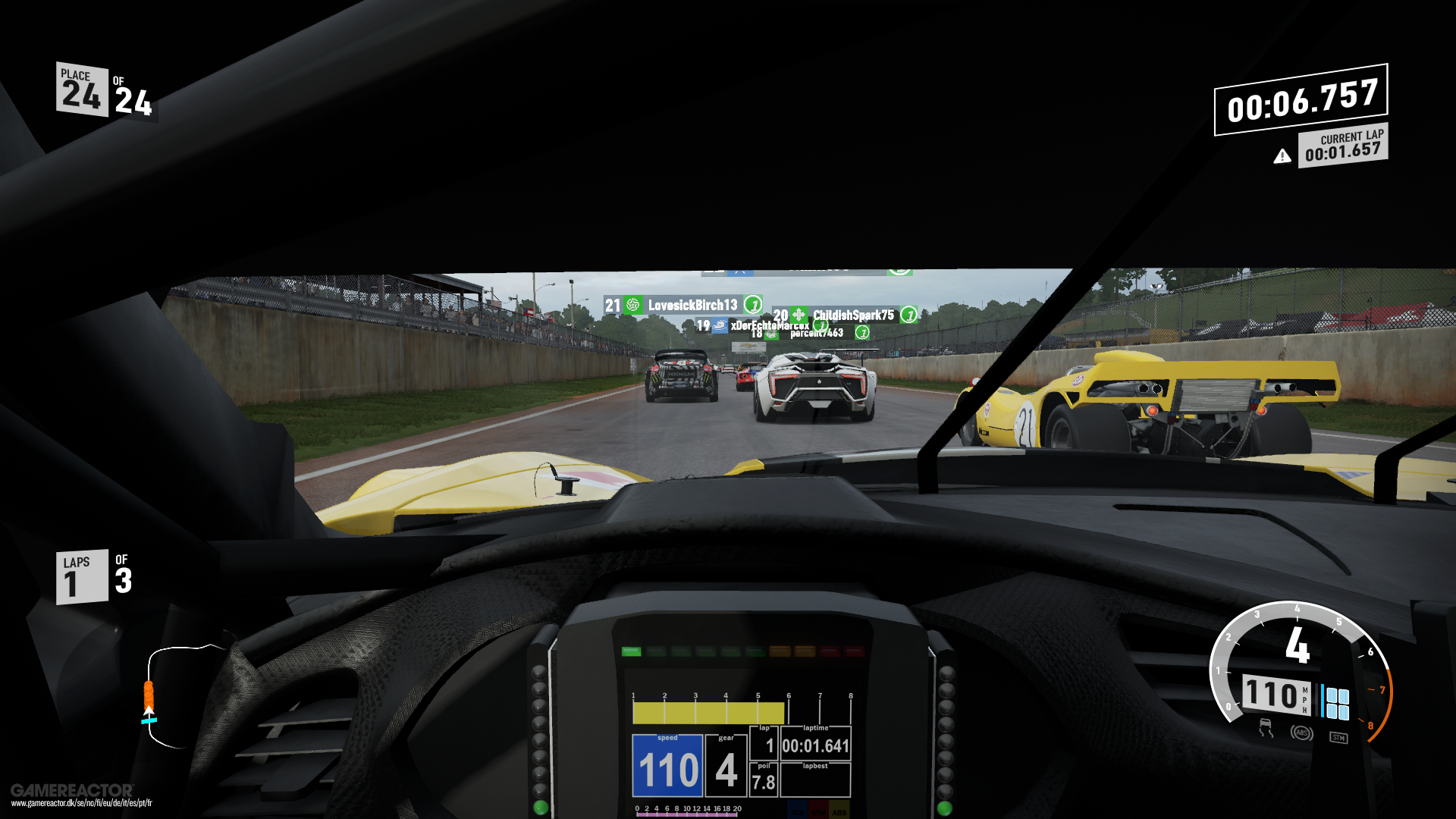
Task: Click percent7463's player badge icon
Action: (770, 335)
